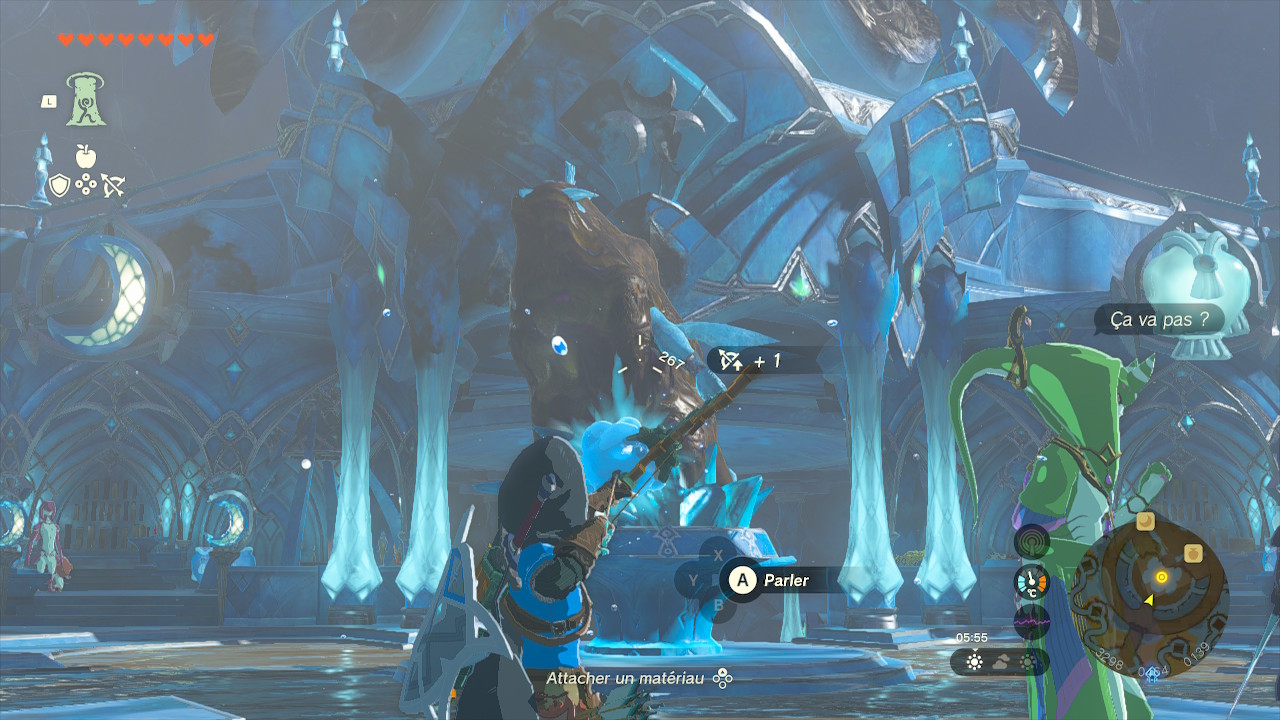Click the crescent moon marker on minimap
Screen dimensions: 1280x720
click(x=1146, y=522)
